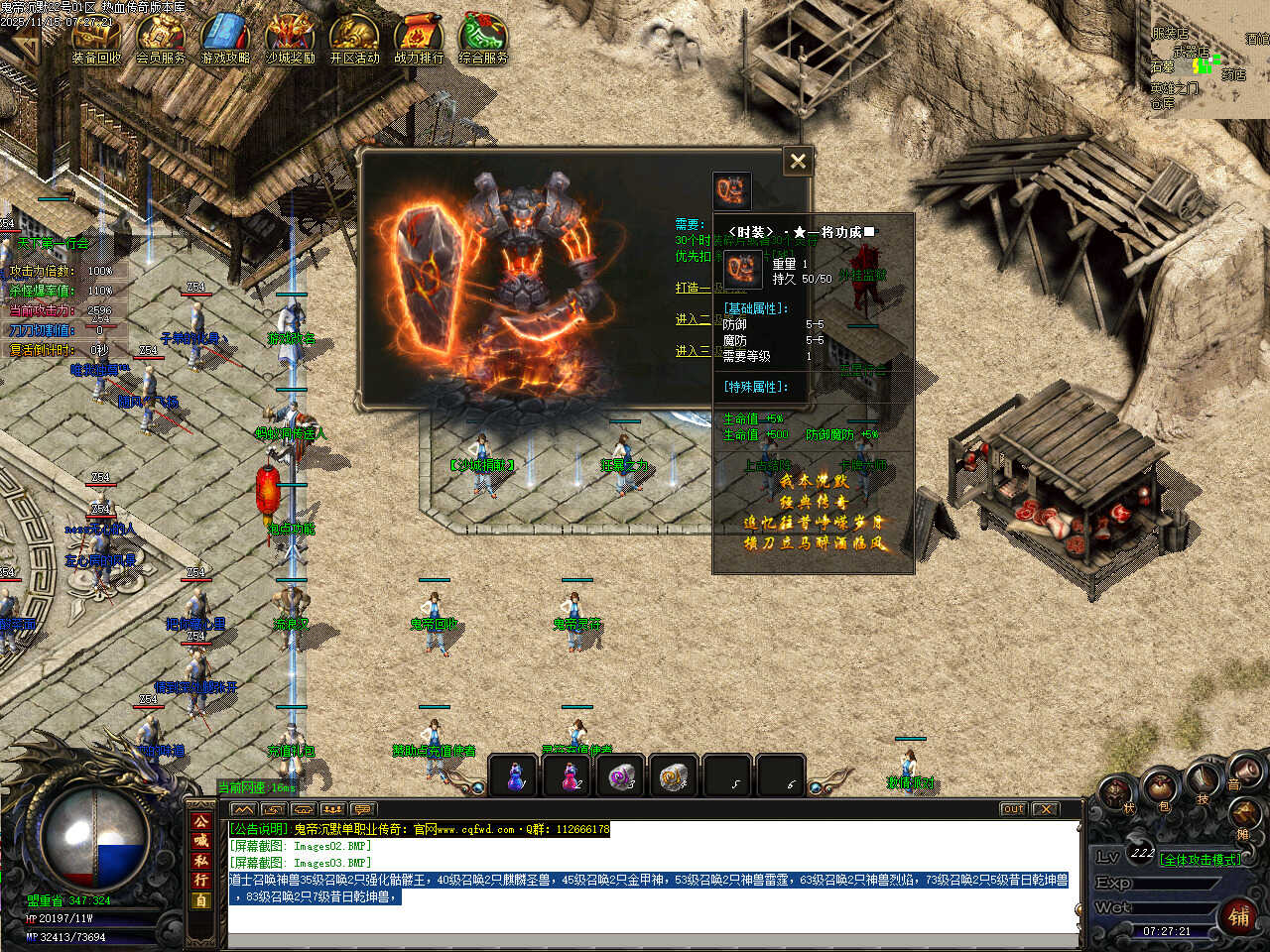Open the 战力排行 power ranking scroll
The height and width of the screenshot is (952, 1270).
419,40
